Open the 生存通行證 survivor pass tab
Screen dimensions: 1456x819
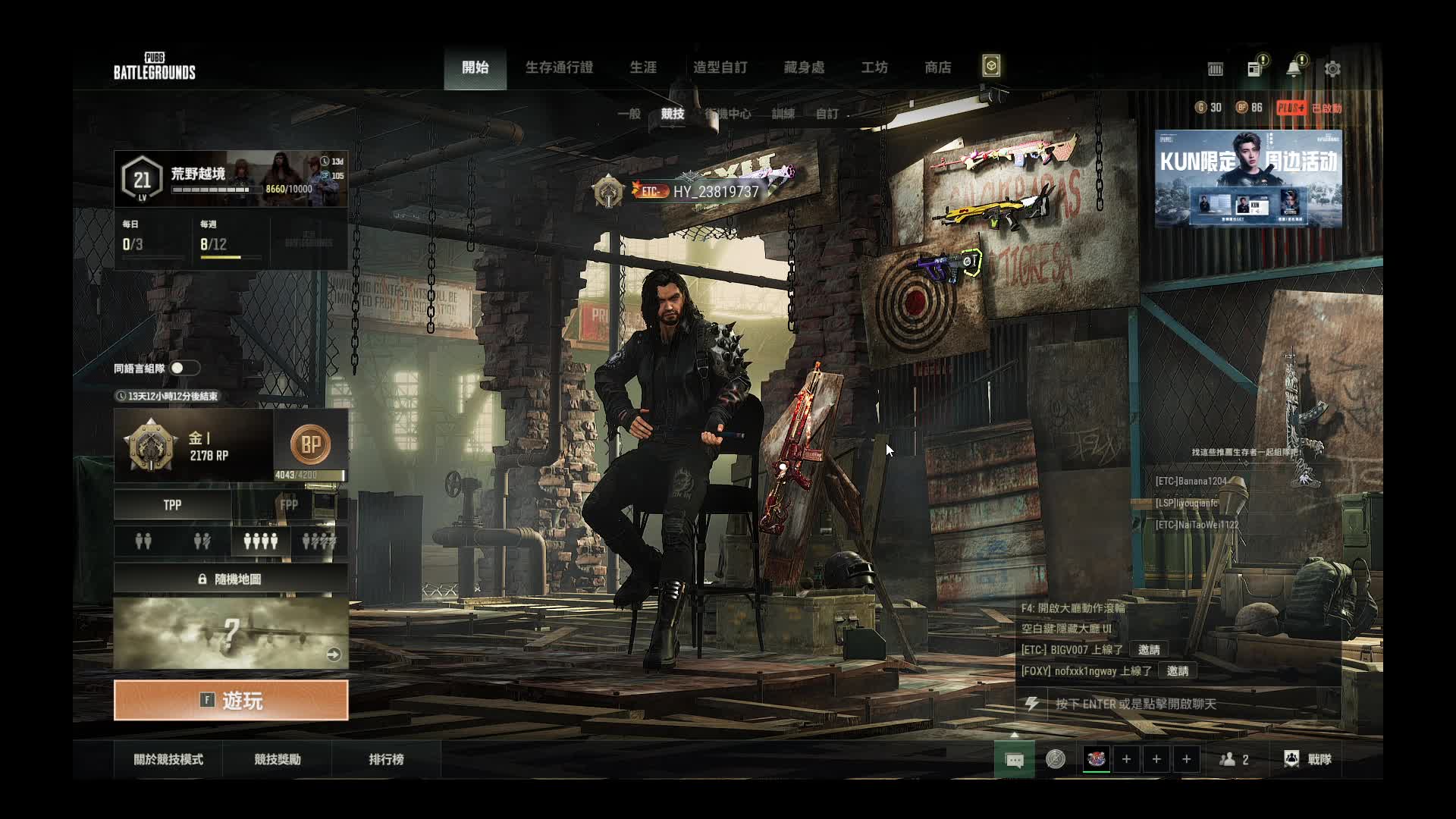coord(559,67)
